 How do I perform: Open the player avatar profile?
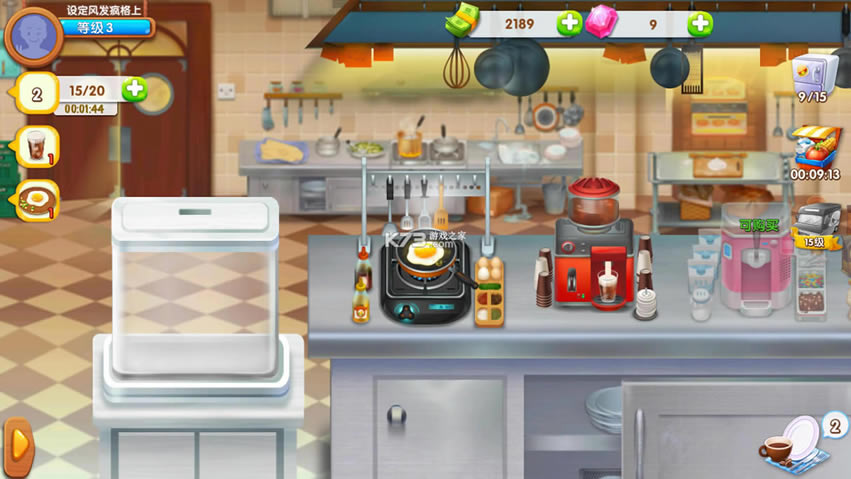pos(33,36)
